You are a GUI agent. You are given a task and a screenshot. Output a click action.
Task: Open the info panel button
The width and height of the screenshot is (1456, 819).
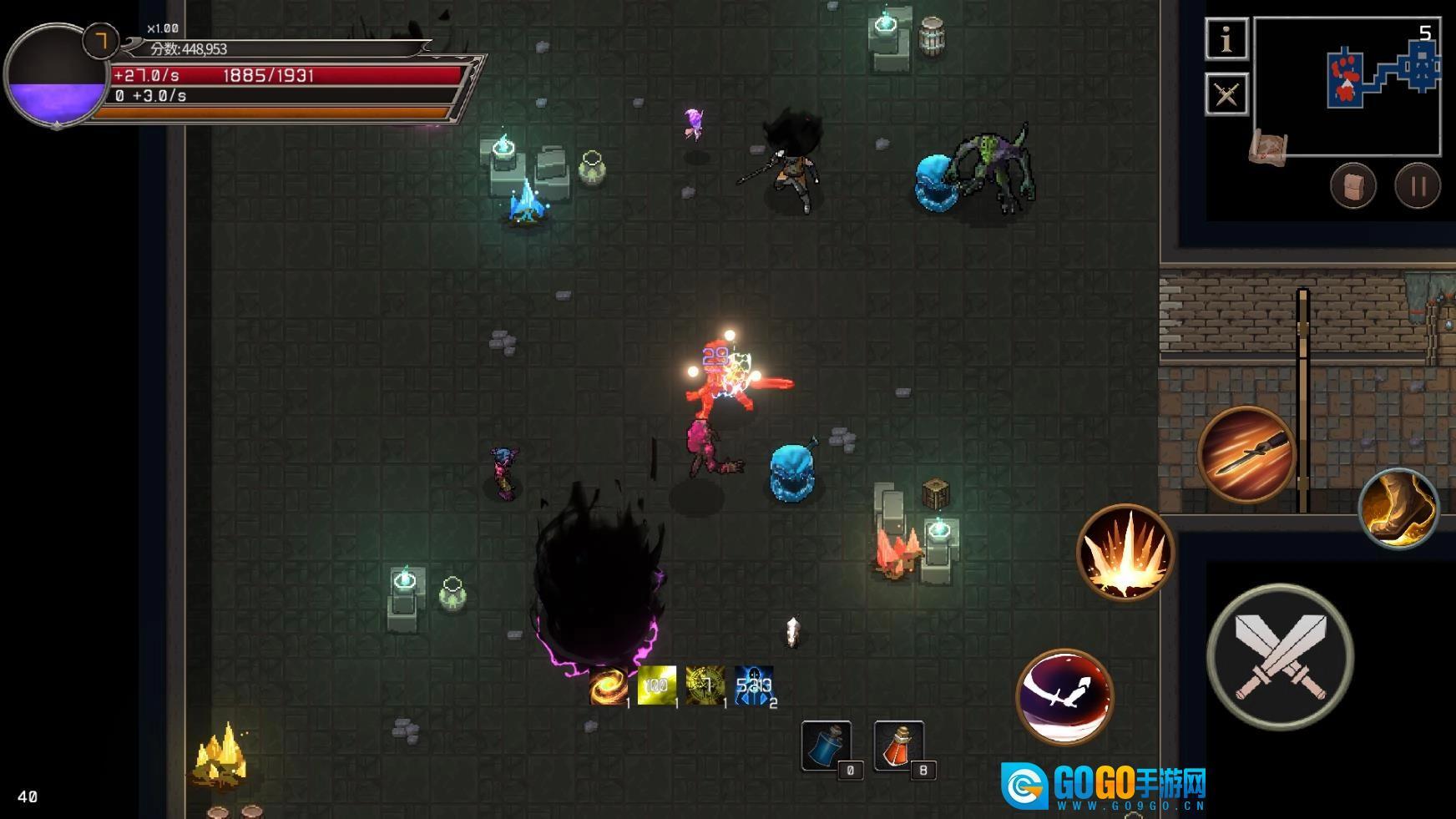(x=1226, y=39)
